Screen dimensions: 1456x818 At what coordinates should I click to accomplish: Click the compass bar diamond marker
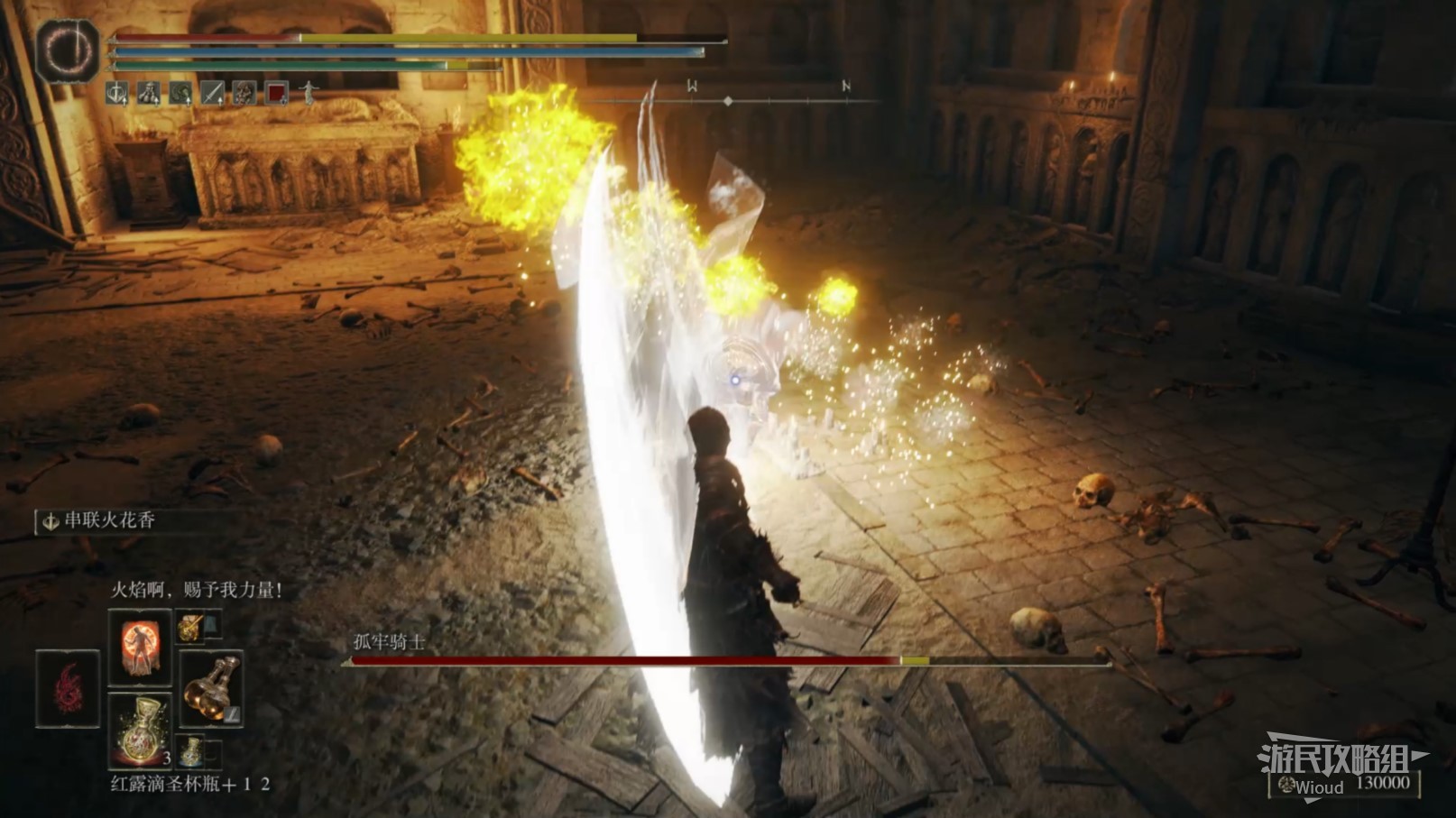point(728,101)
